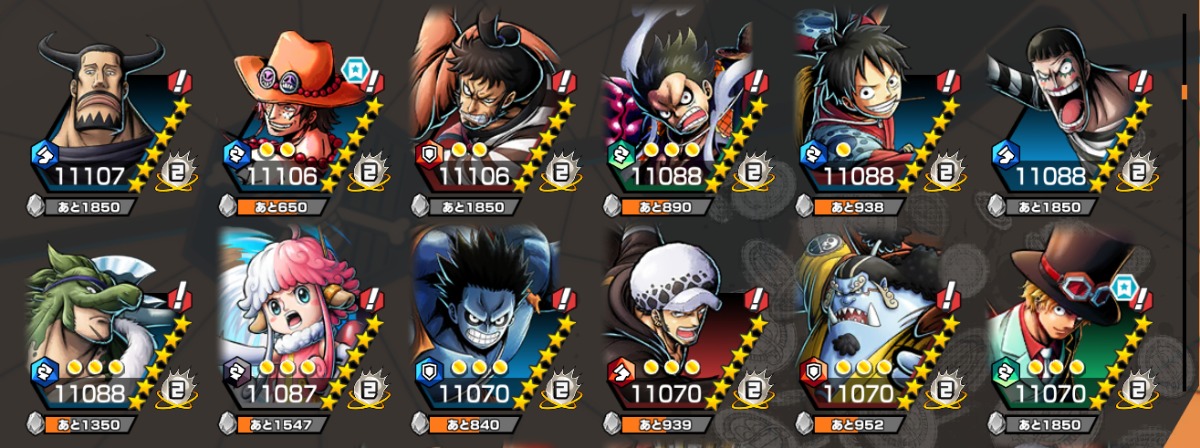Viewport: 1200px width, 448px height.
Task: Select Luffy in the red kimono
Action: [x=872, y=115]
